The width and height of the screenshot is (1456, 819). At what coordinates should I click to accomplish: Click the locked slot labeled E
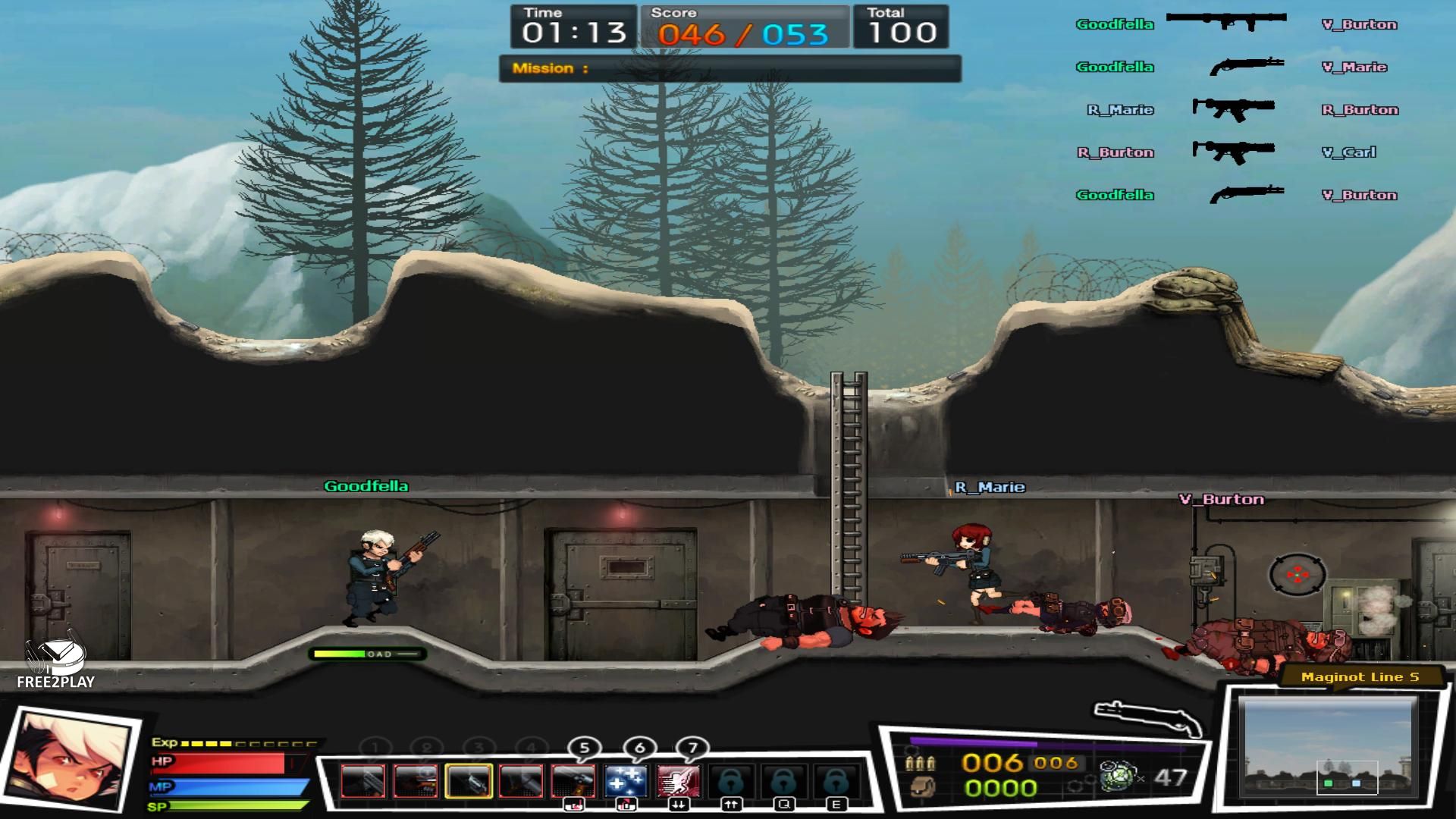coord(836,781)
